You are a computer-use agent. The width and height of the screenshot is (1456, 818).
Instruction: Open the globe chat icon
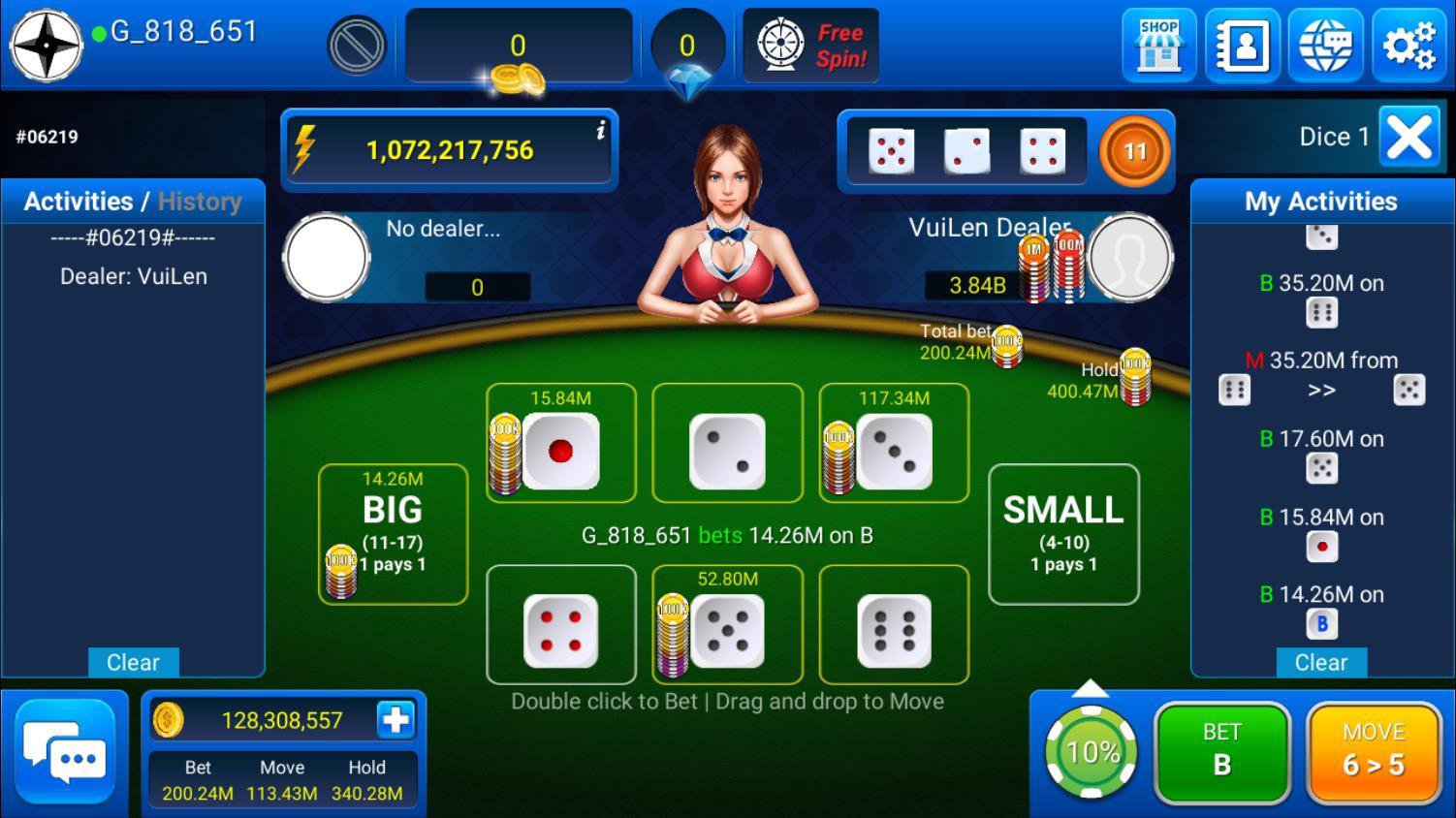(1325, 45)
